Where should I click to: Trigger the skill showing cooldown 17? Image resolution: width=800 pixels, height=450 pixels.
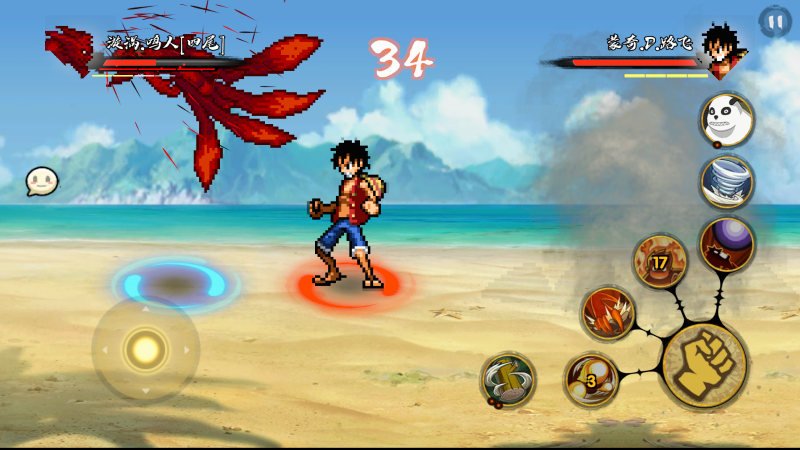pos(660,261)
